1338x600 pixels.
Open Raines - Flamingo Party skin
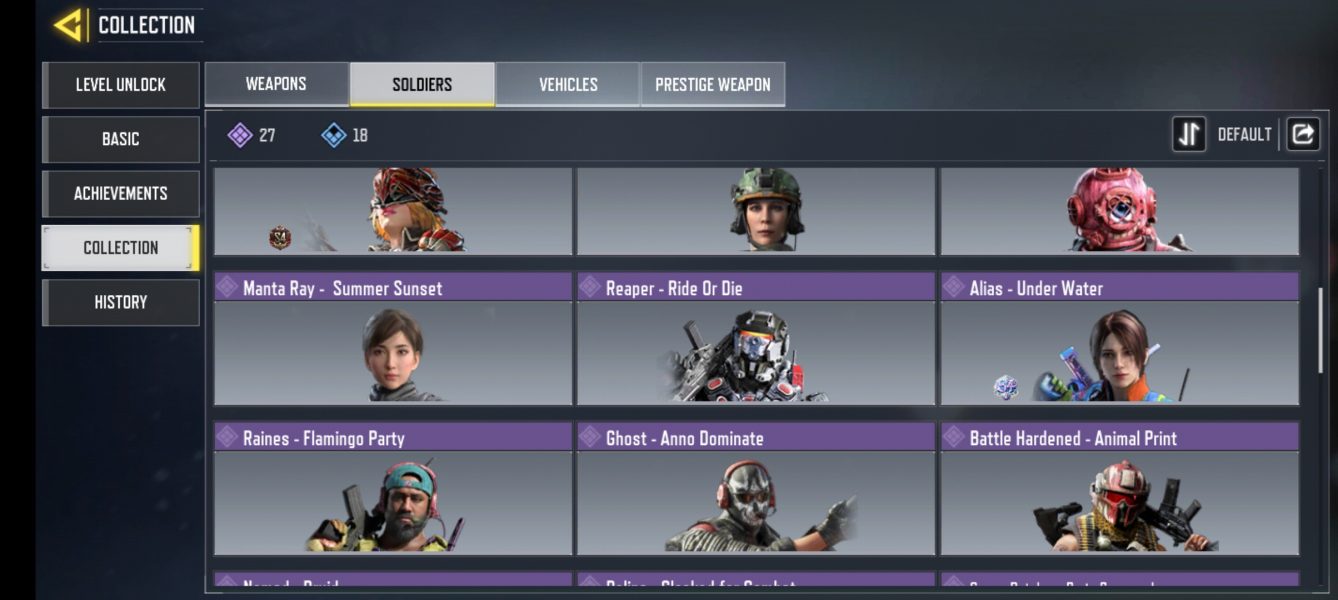[x=393, y=489]
